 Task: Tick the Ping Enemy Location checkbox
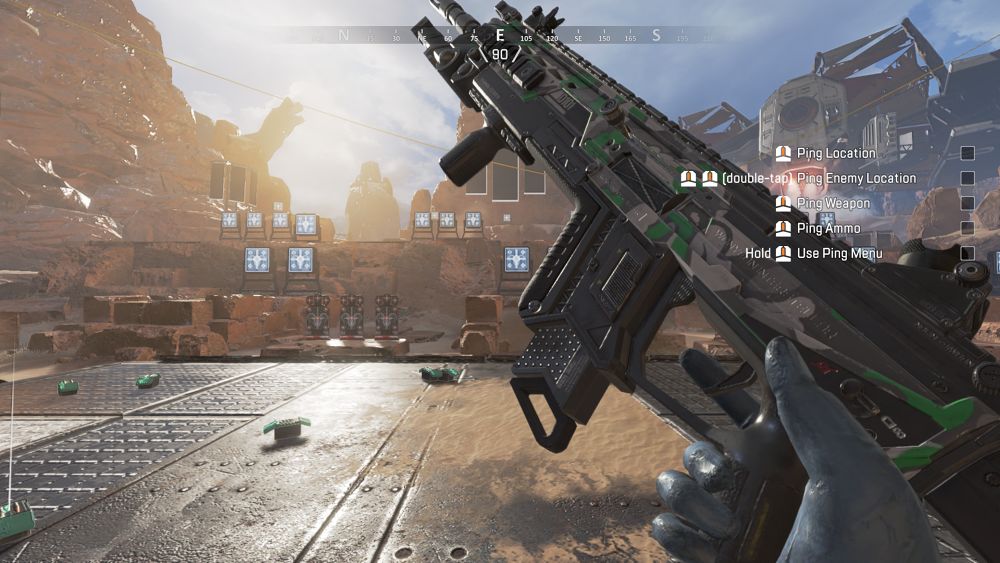click(x=967, y=179)
